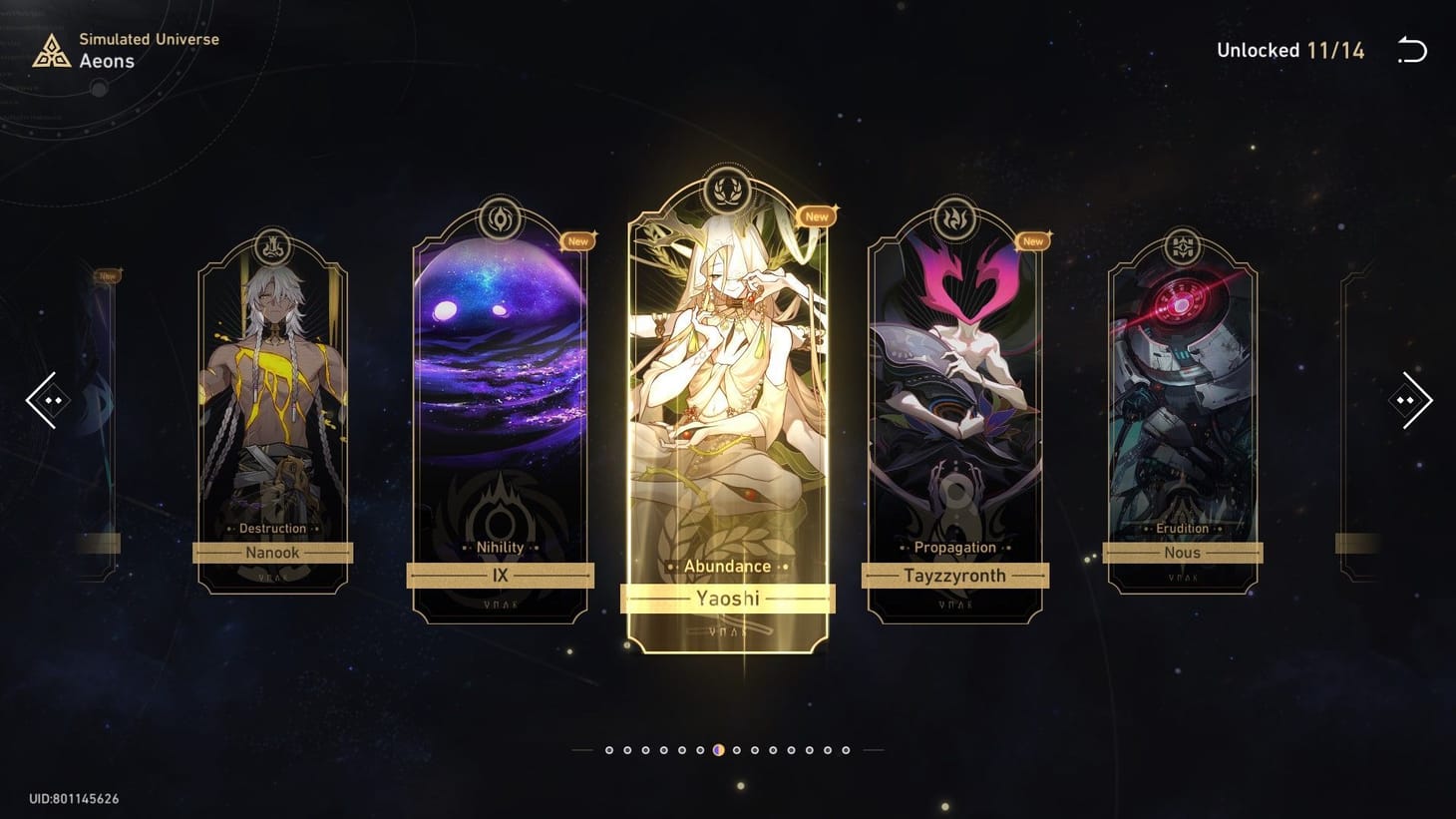Click the first pagination dot on the left
Screen dimensions: 1456x819
click(x=611, y=749)
